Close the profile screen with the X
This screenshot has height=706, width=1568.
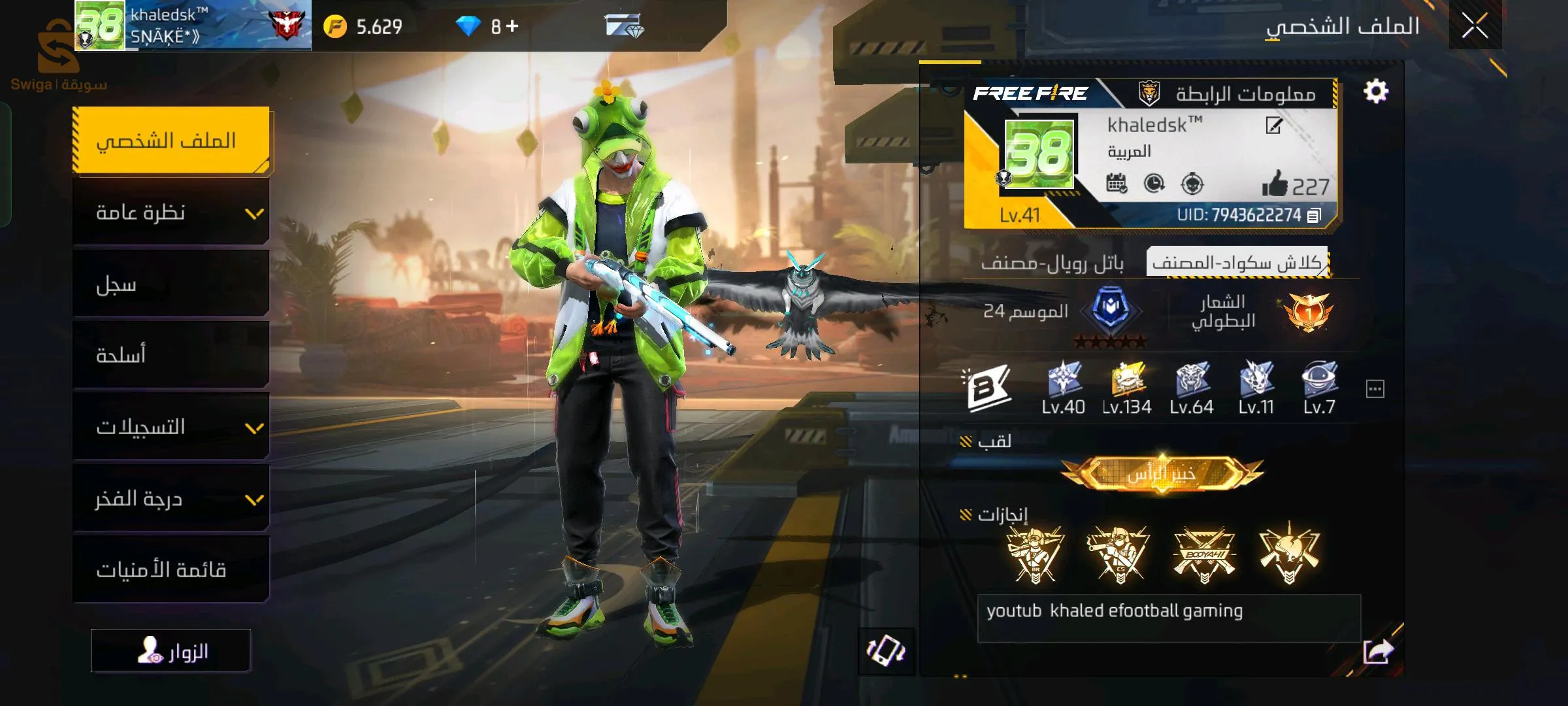1475,26
